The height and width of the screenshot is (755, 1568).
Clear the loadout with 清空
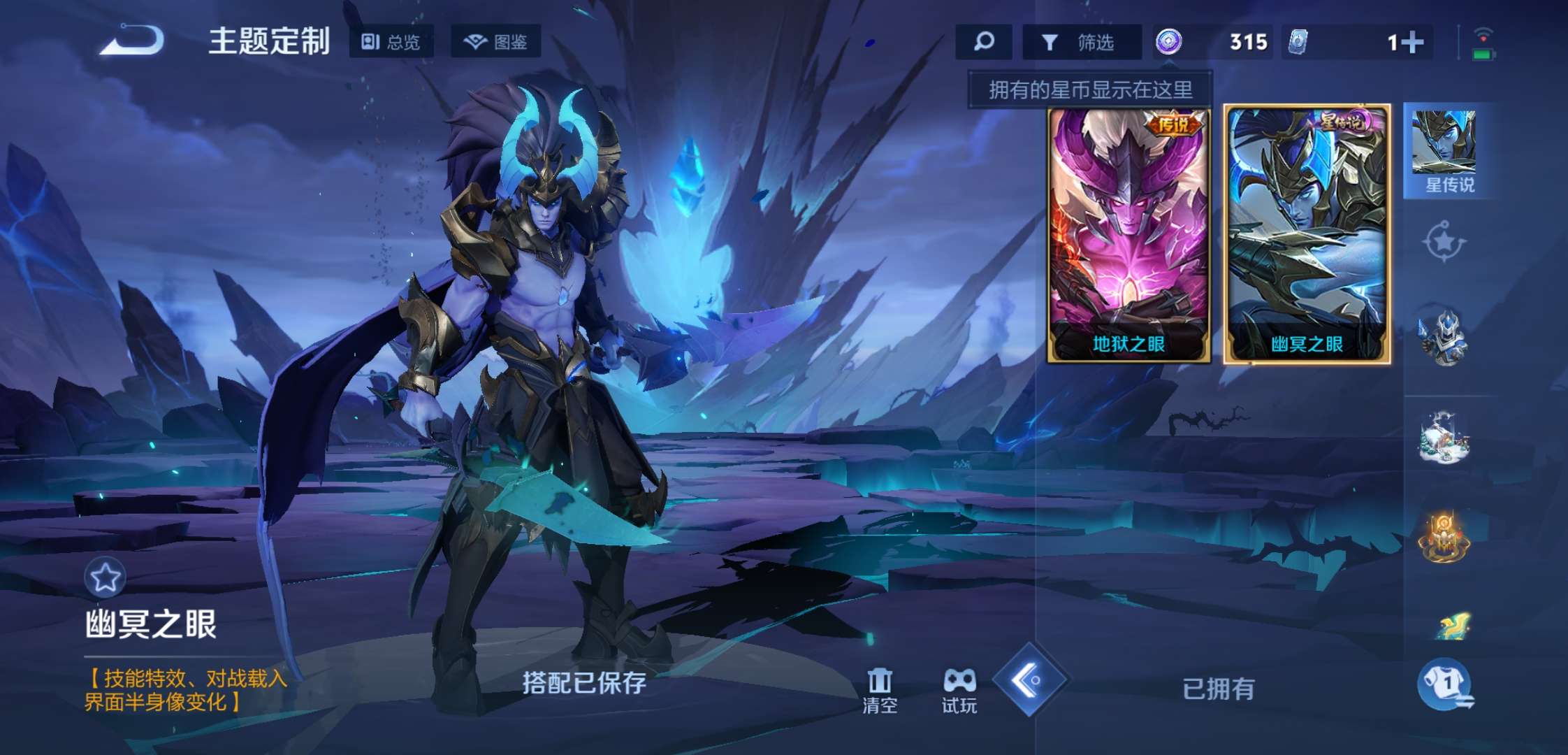pyautogui.click(x=880, y=691)
